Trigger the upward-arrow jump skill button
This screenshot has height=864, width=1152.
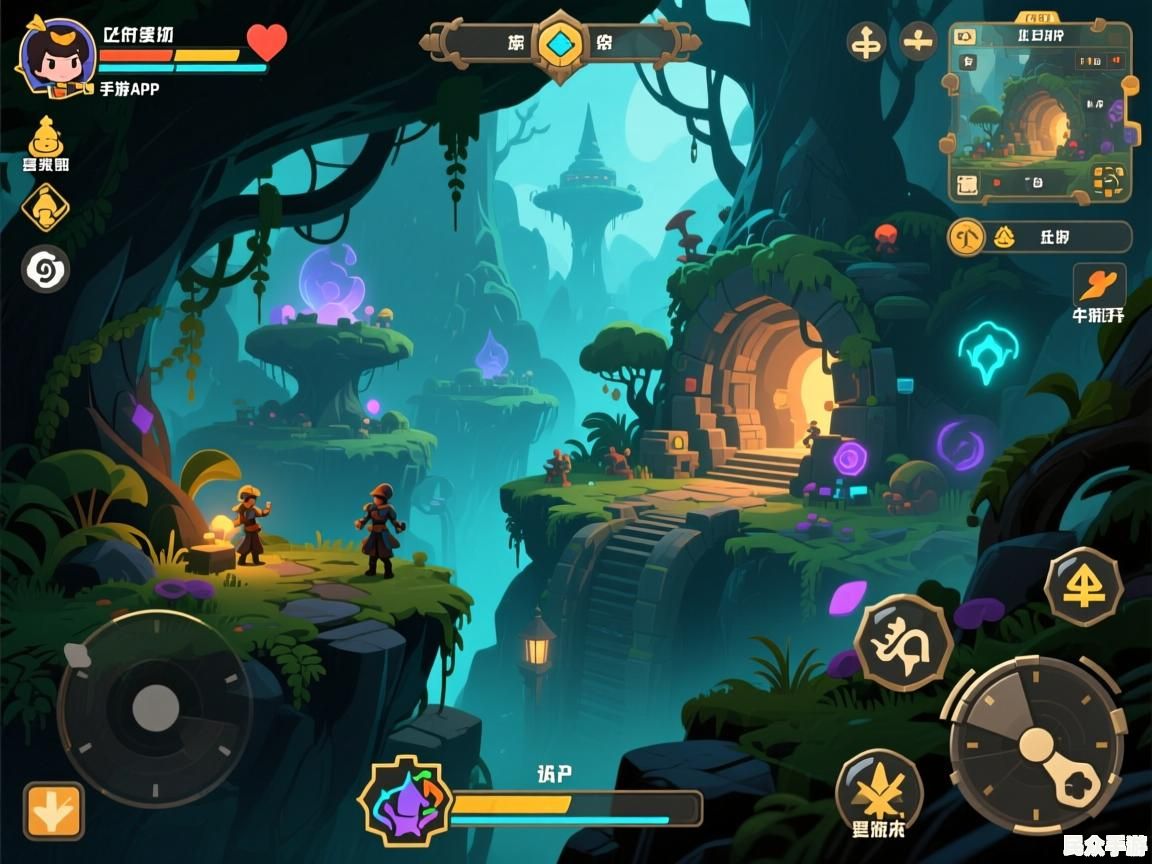1083,587
